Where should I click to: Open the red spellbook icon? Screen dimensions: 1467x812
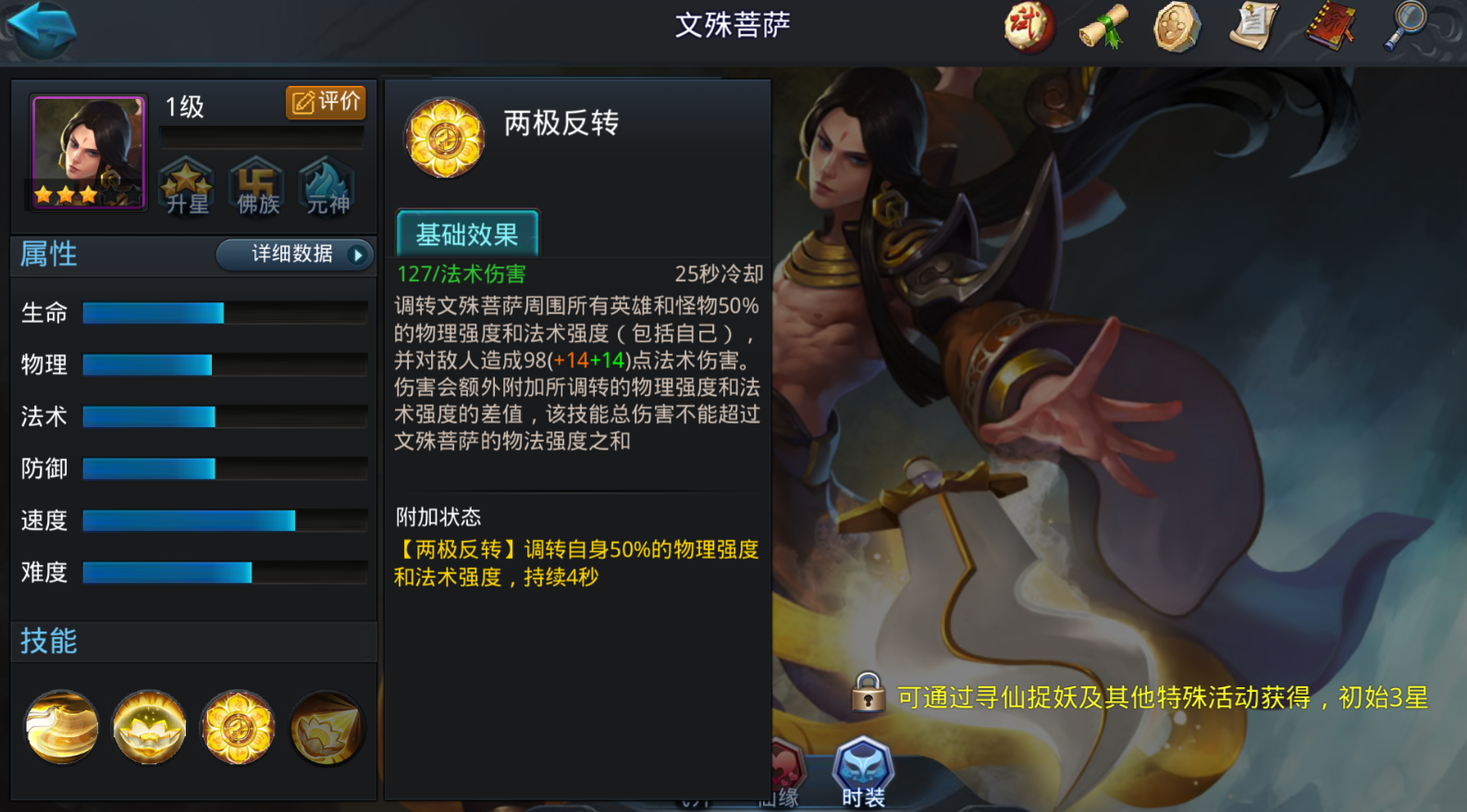[1328, 28]
